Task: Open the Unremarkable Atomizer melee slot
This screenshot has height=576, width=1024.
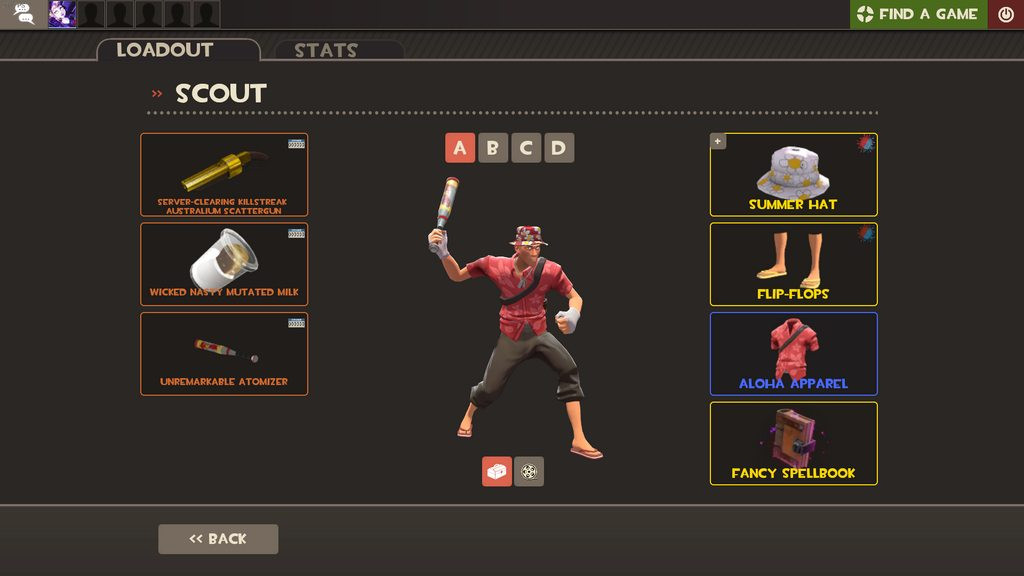Action: pos(224,353)
